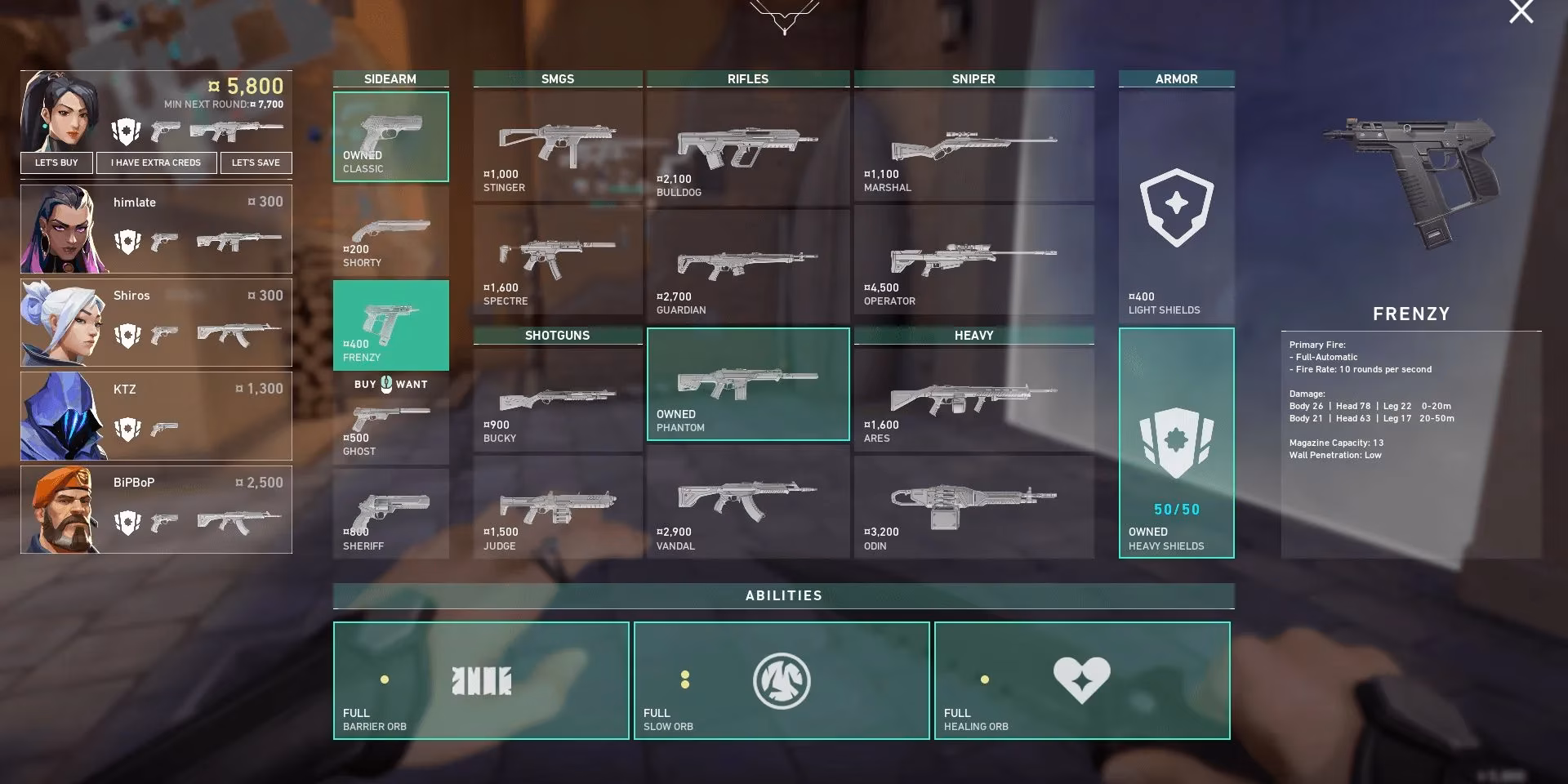1568x784 pixels.
Task: Buy the Operator sniper rifle
Action: (x=973, y=260)
